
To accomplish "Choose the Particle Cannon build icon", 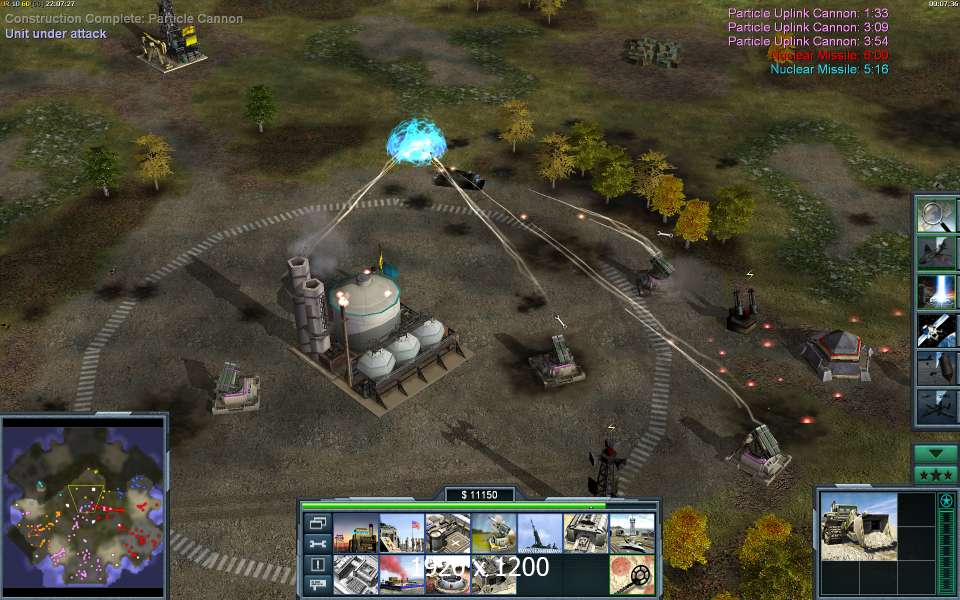I will coord(539,533).
